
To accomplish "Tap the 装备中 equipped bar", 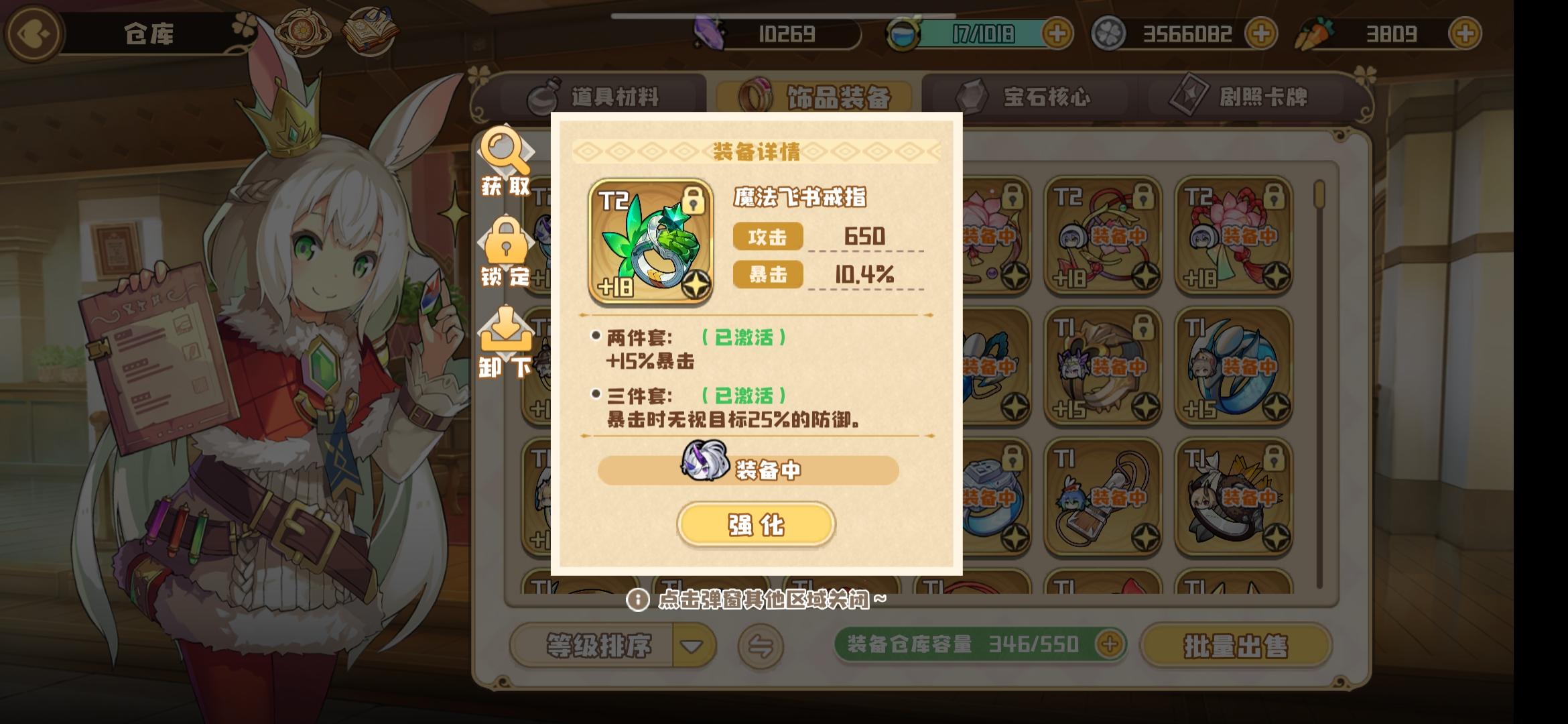I will [x=755, y=470].
